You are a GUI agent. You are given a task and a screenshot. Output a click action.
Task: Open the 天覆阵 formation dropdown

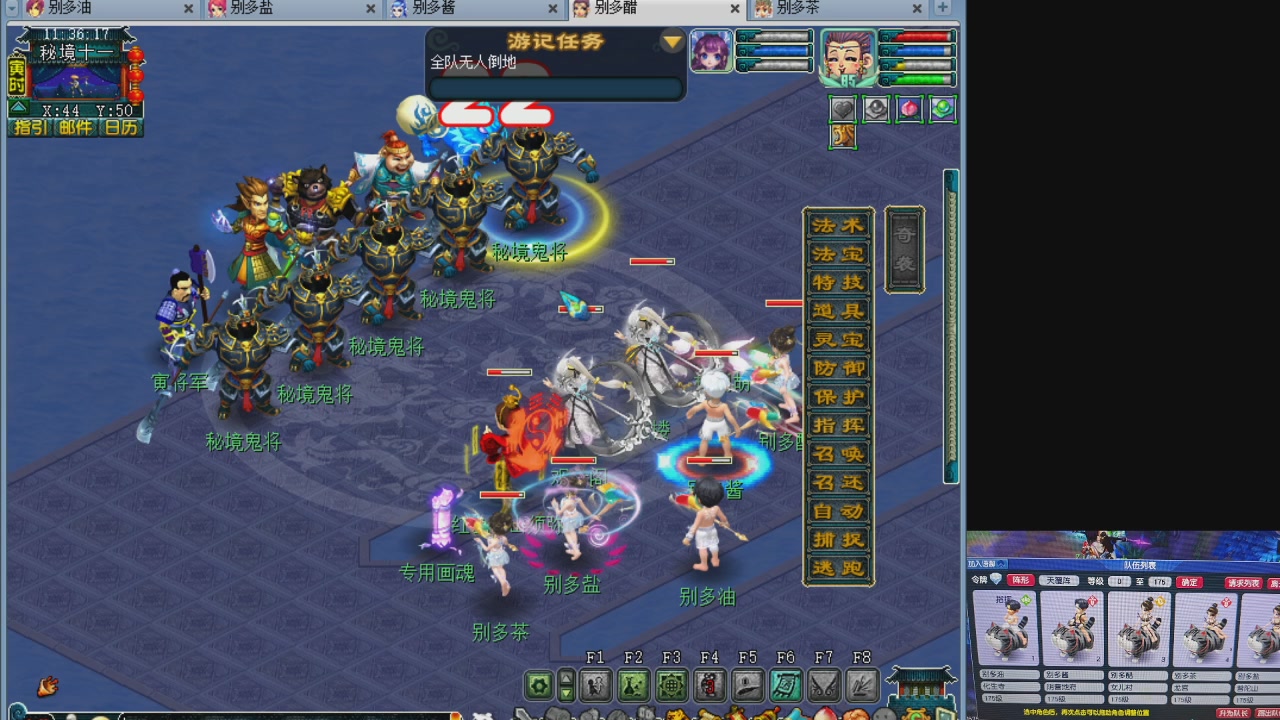click(x=1059, y=581)
